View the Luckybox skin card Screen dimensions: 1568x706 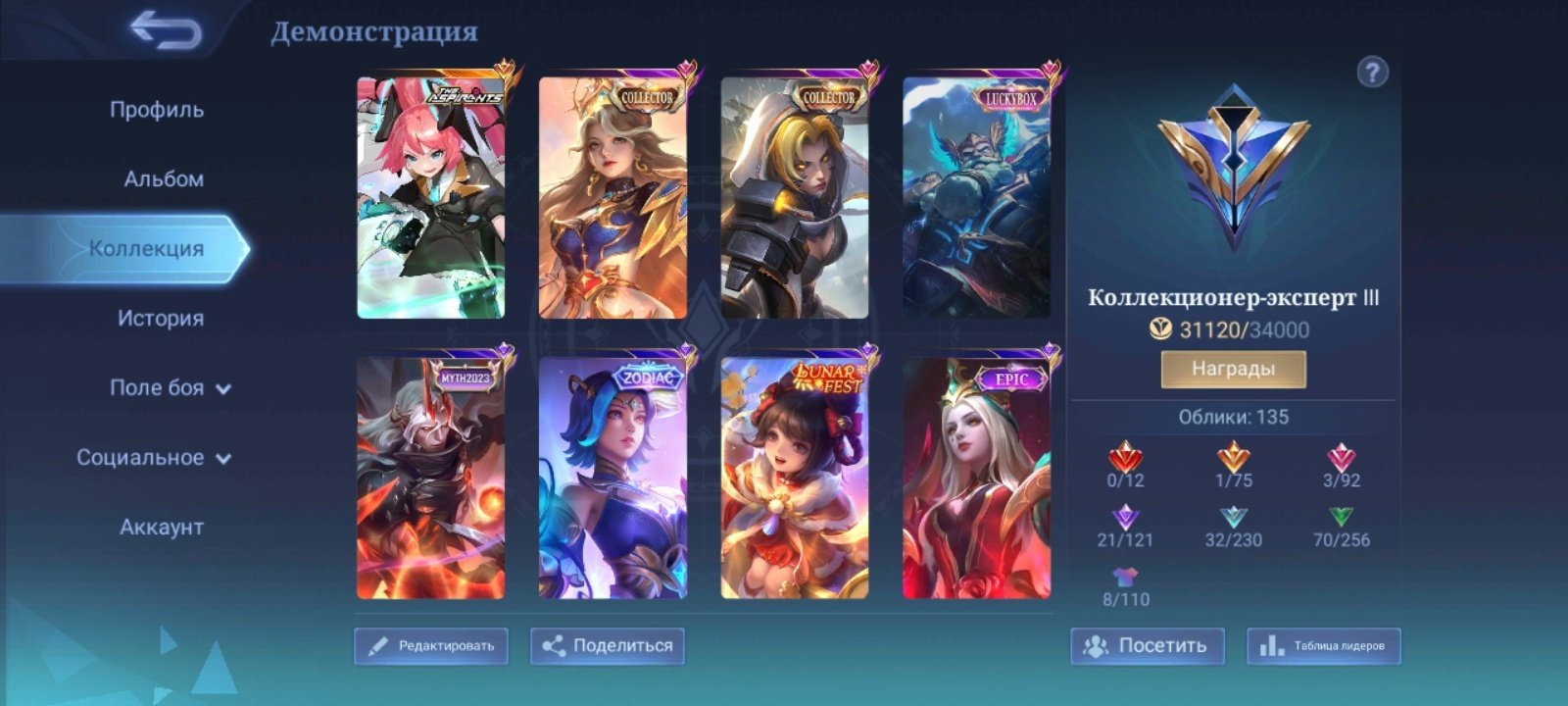[976, 198]
